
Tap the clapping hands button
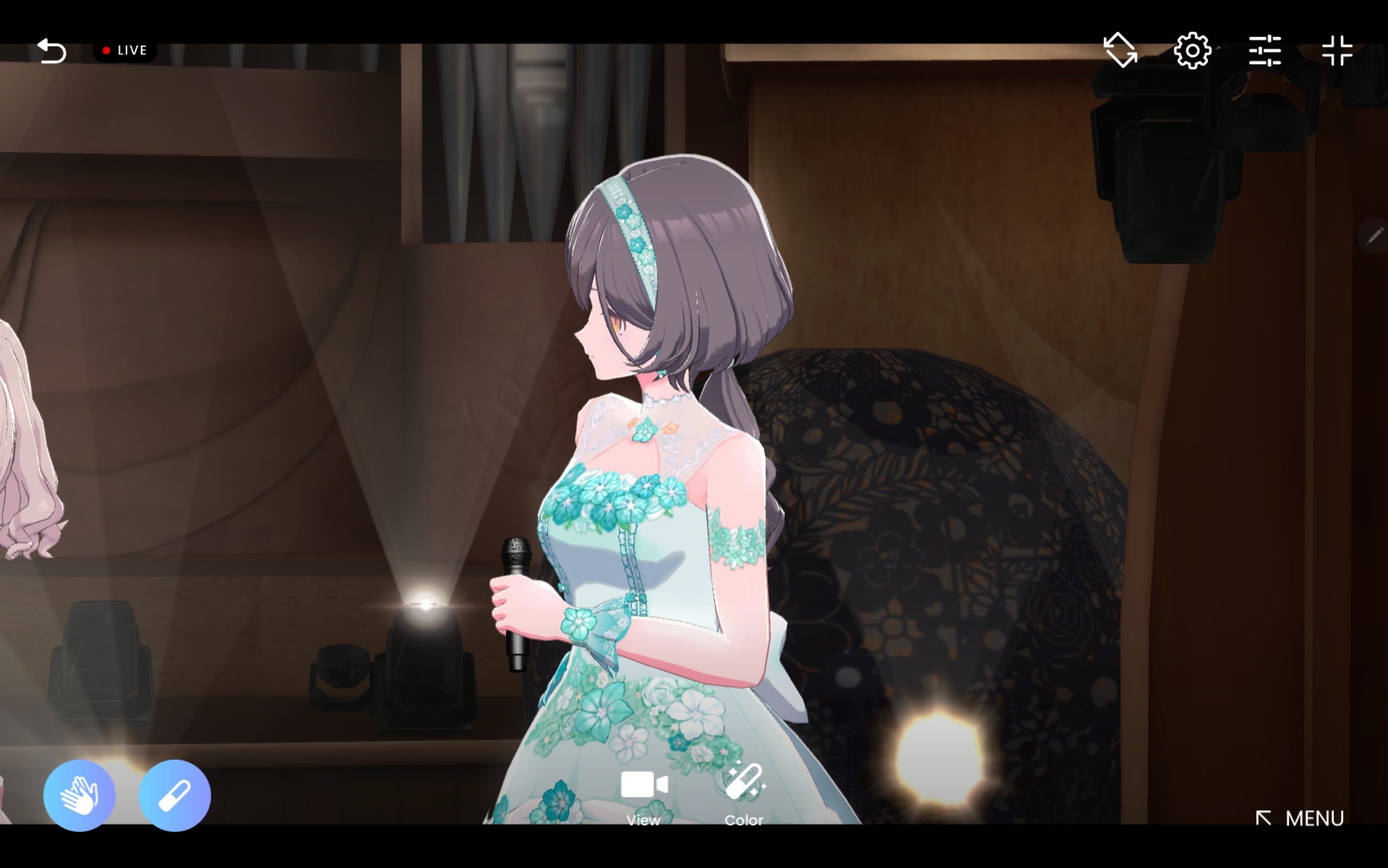click(x=79, y=795)
